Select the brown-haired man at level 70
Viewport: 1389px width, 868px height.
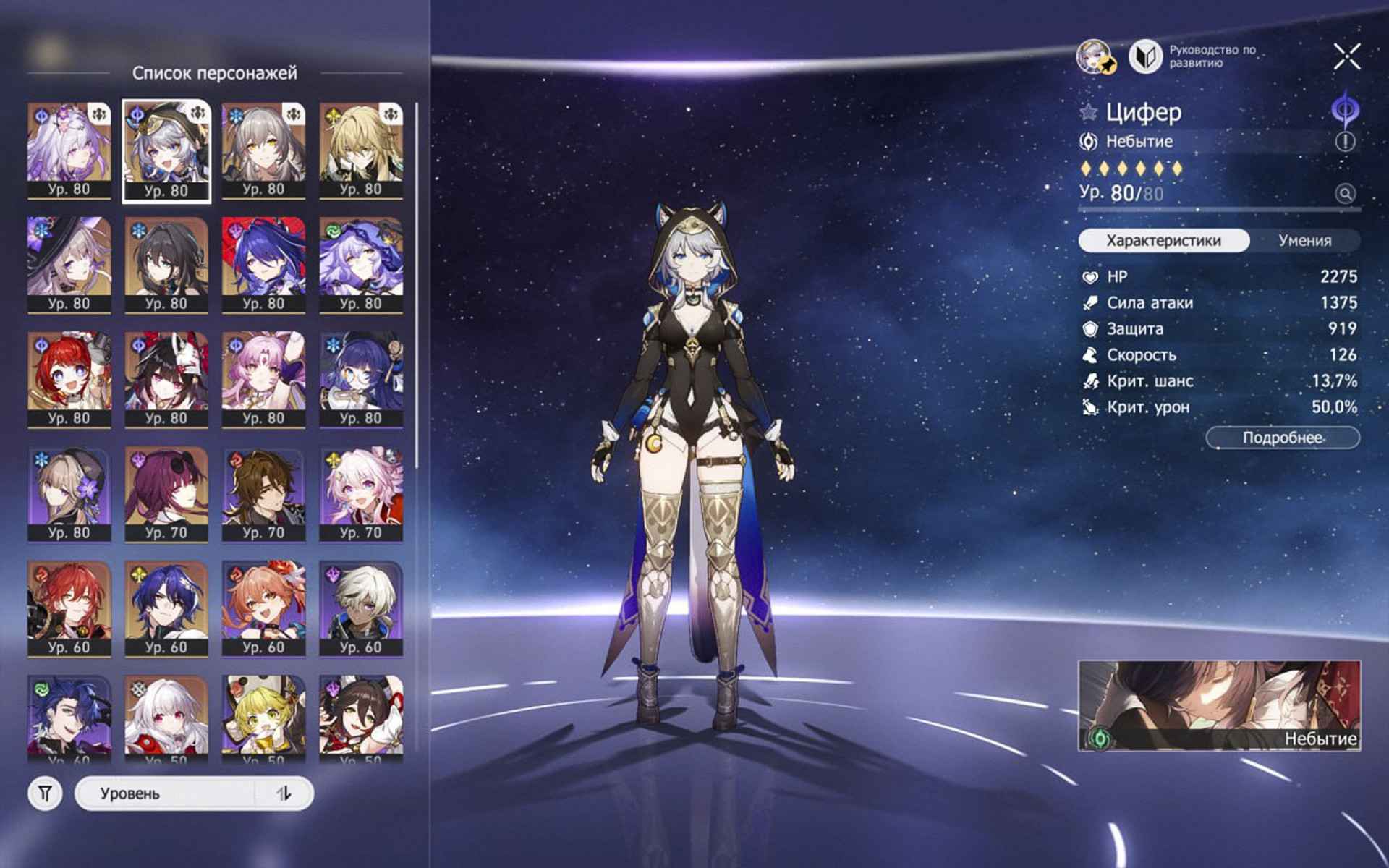point(263,493)
